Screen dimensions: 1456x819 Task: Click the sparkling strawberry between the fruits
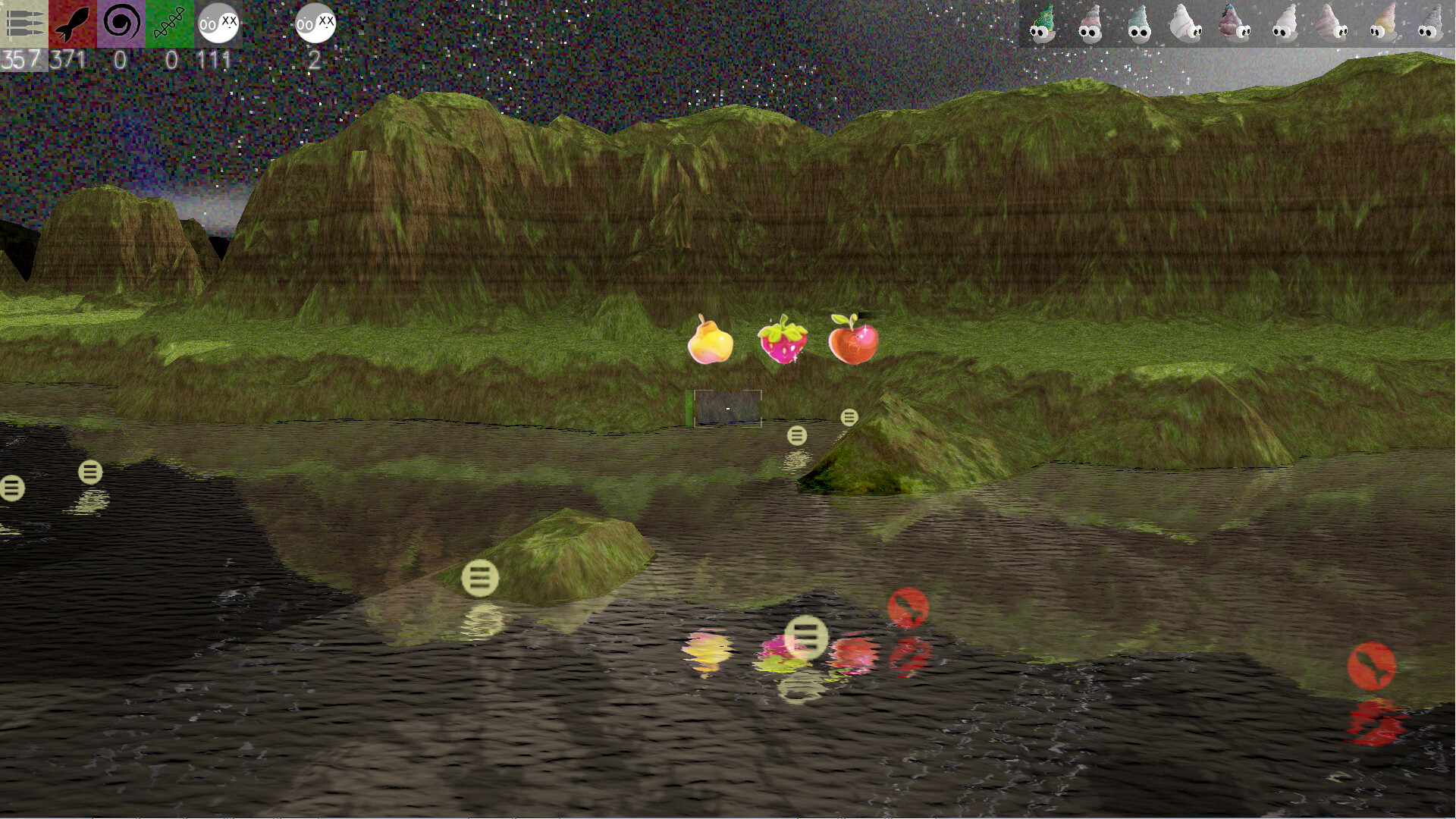[783, 339]
